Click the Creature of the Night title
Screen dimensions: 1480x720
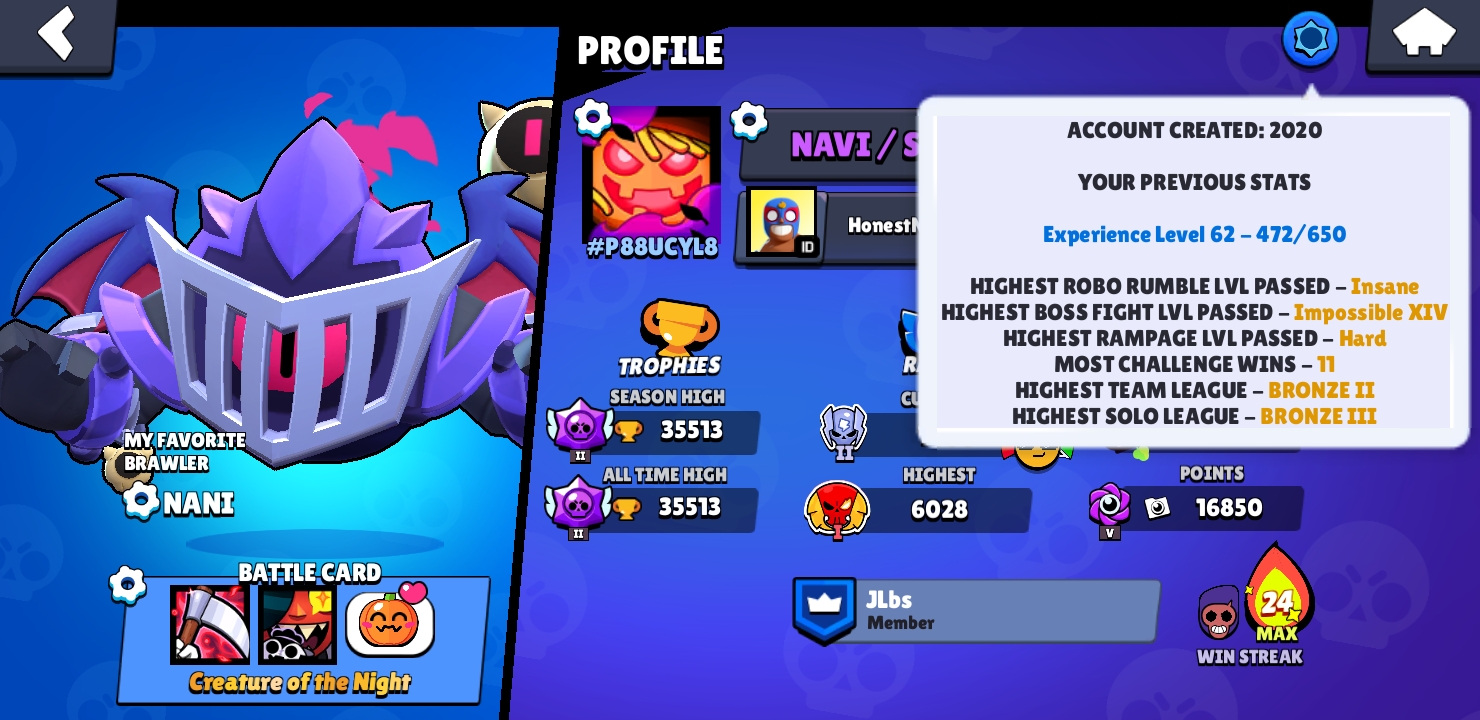(300, 683)
